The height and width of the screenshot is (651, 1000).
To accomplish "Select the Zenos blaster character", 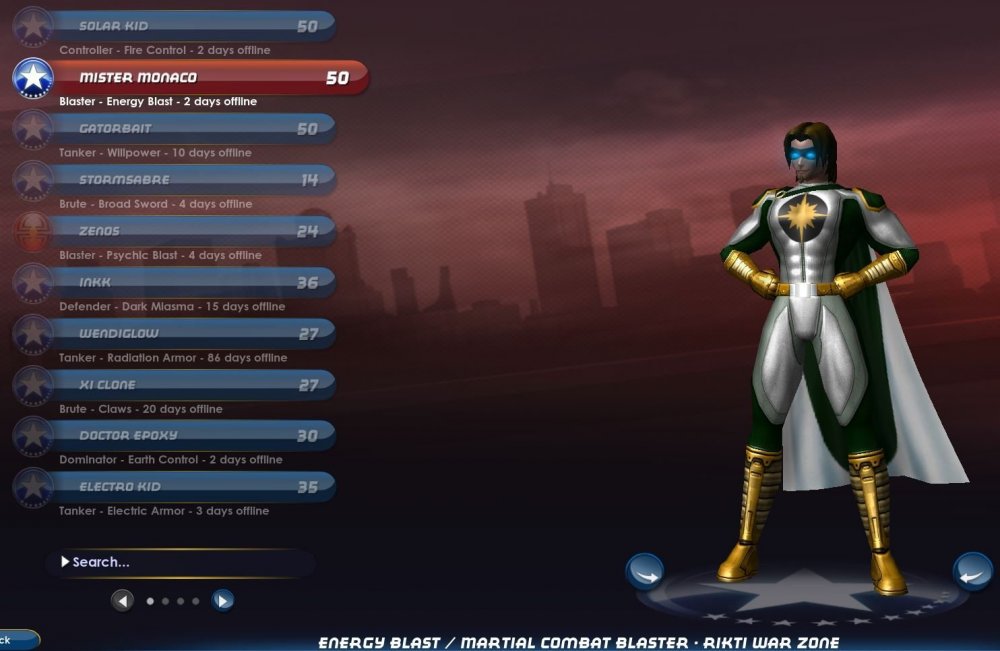I will point(190,231).
